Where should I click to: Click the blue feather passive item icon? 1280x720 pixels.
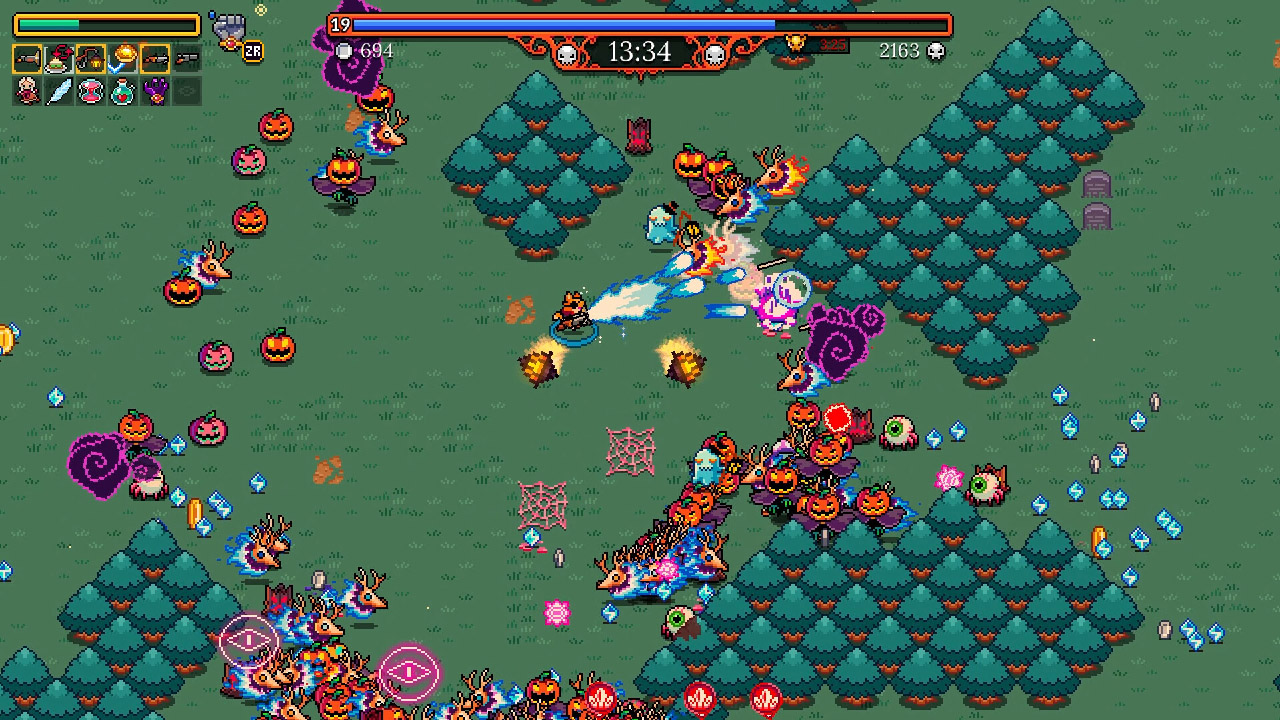(59, 91)
